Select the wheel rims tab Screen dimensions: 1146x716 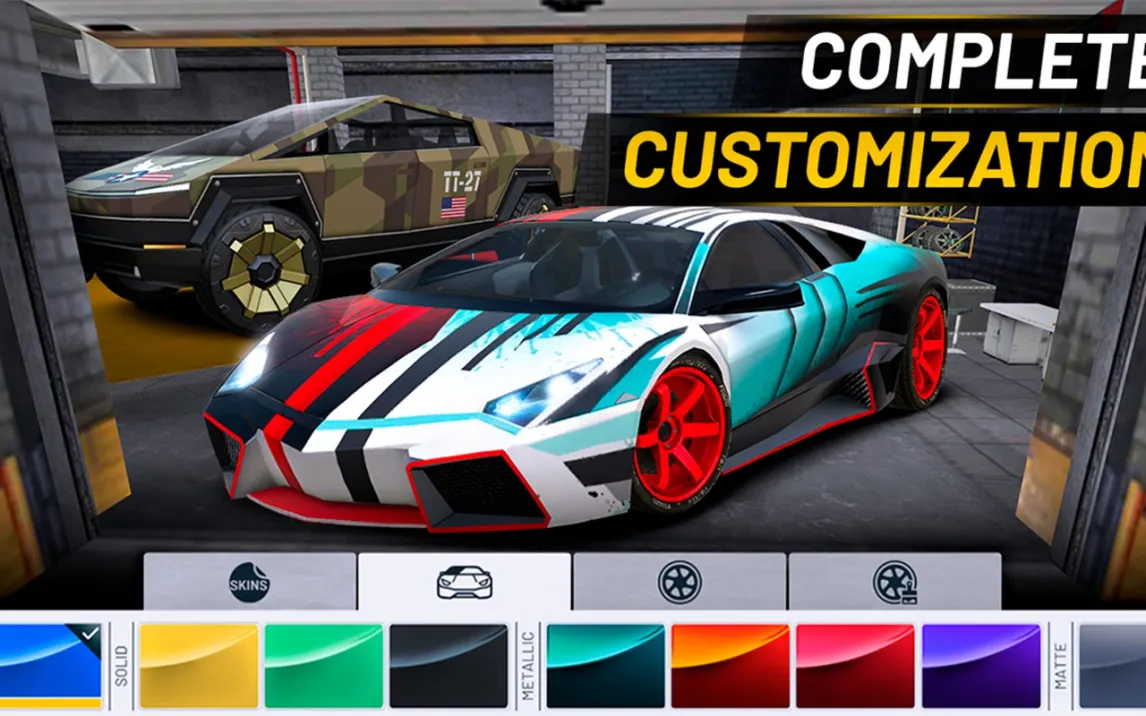680,581
